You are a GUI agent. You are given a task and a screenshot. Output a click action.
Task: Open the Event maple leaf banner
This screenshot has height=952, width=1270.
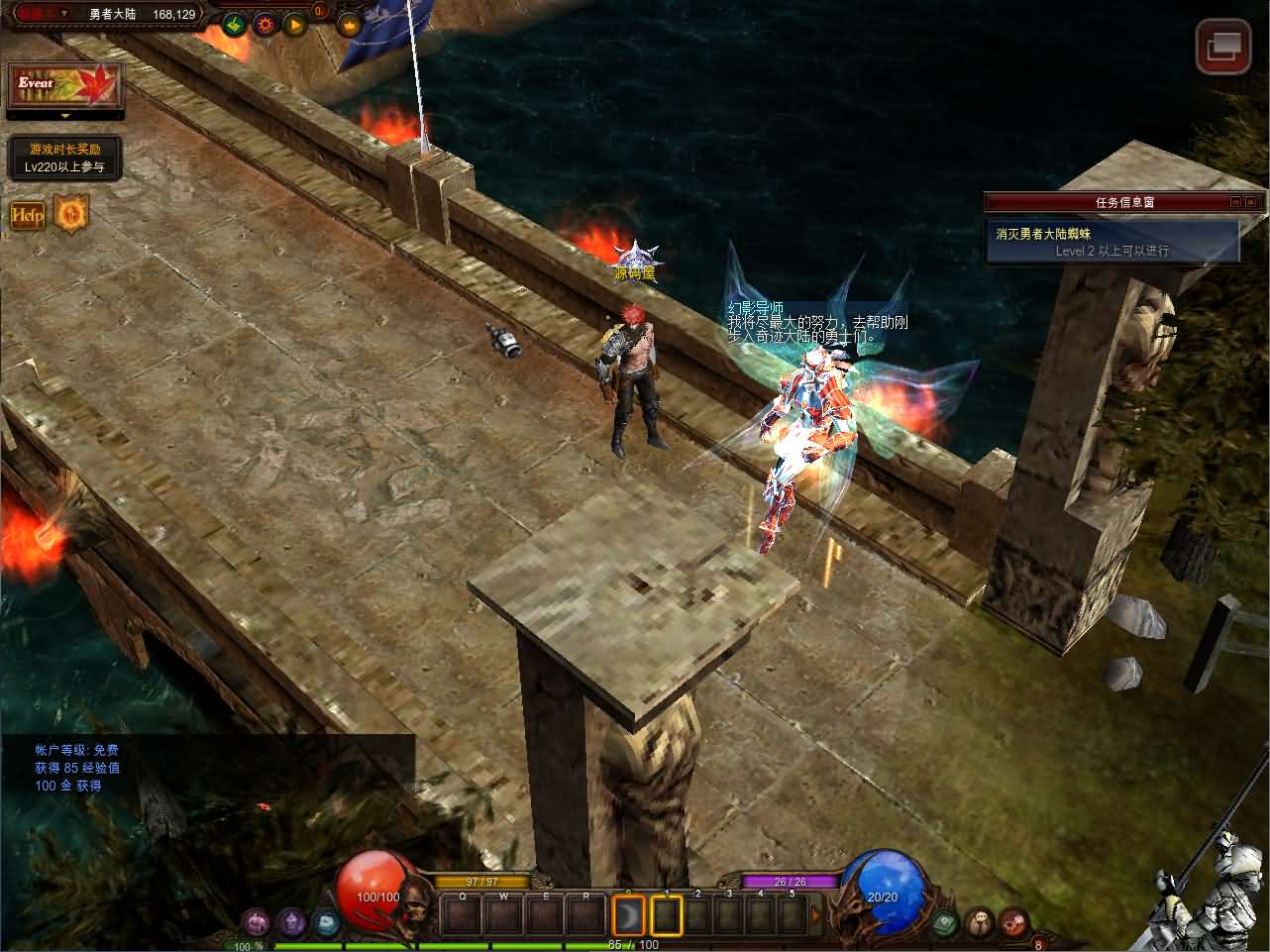pos(64,87)
